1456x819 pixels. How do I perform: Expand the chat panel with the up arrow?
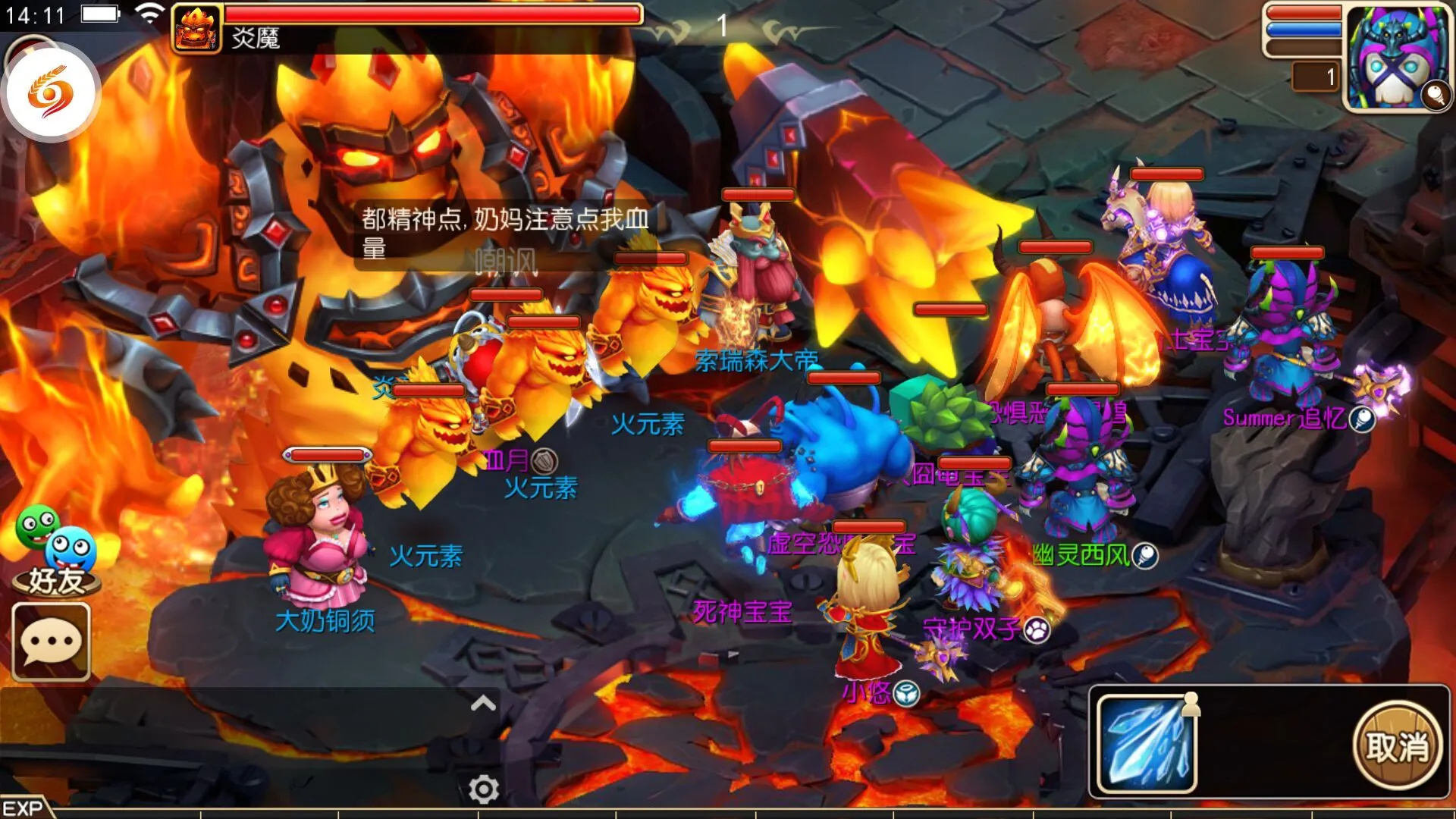click(483, 704)
